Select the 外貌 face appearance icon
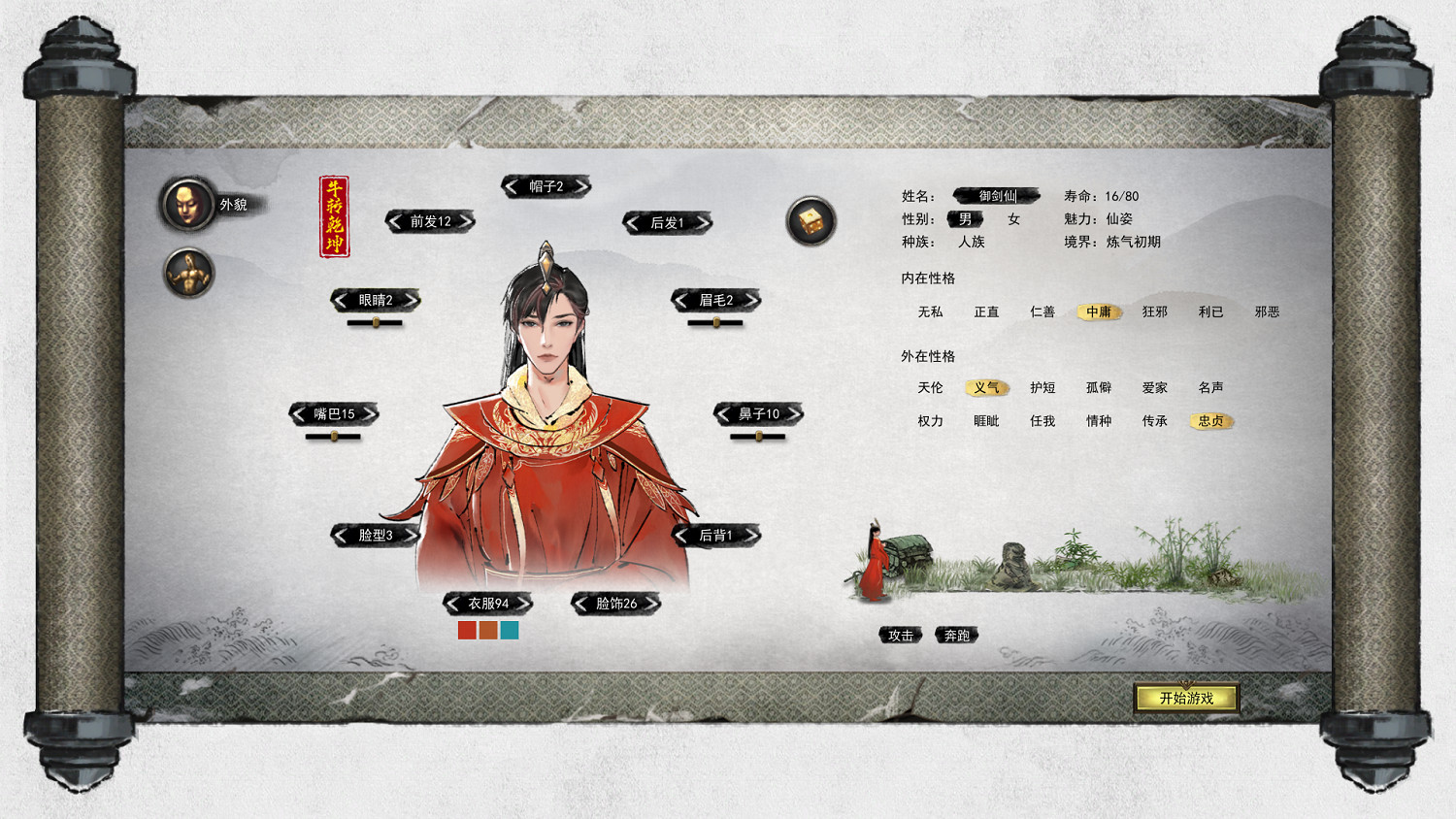Viewport: 1456px width, 819px height. coord(187,204)
